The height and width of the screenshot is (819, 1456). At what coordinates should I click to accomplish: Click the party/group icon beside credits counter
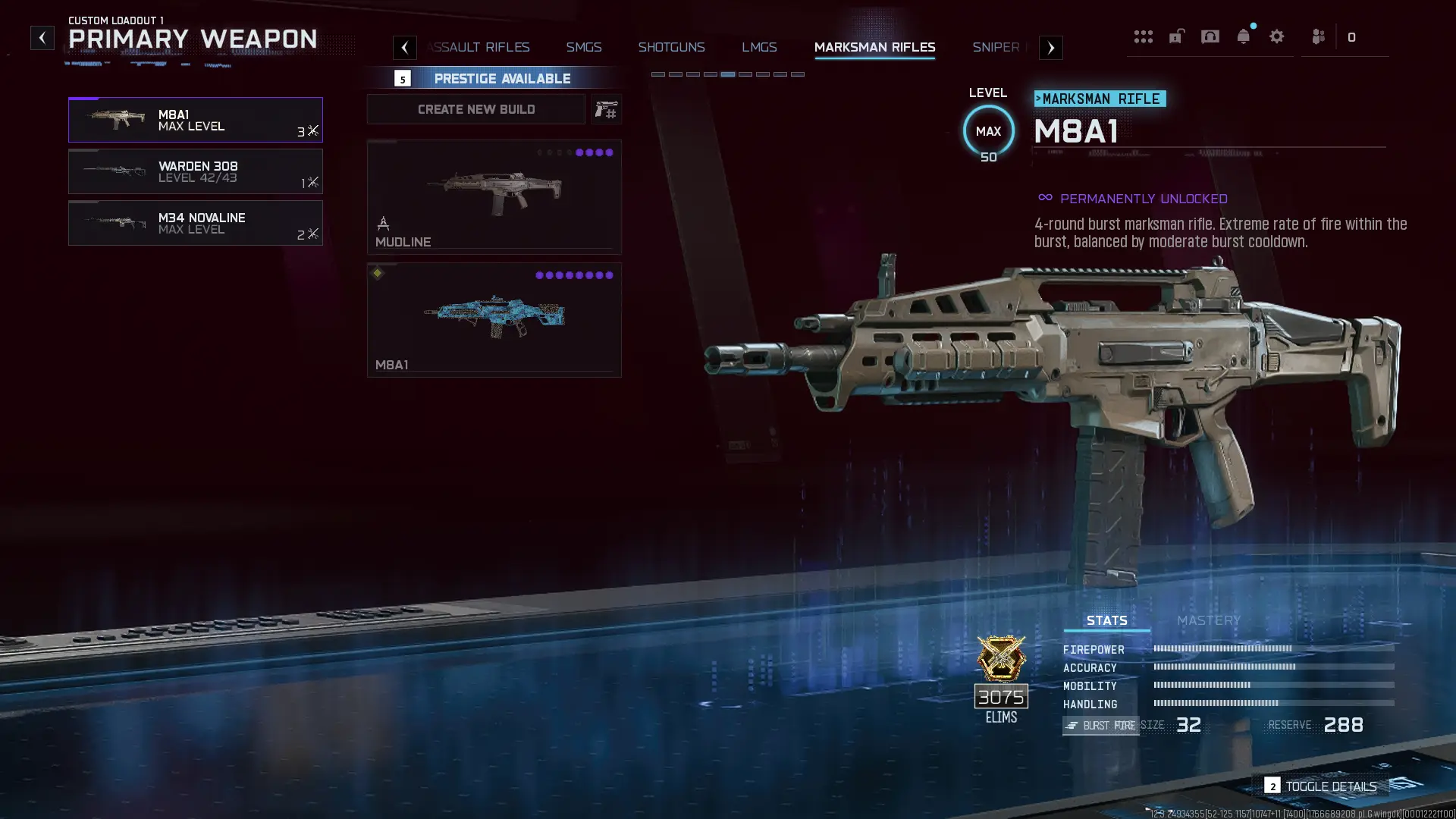pyautogui.click(x=1317, y=36)
